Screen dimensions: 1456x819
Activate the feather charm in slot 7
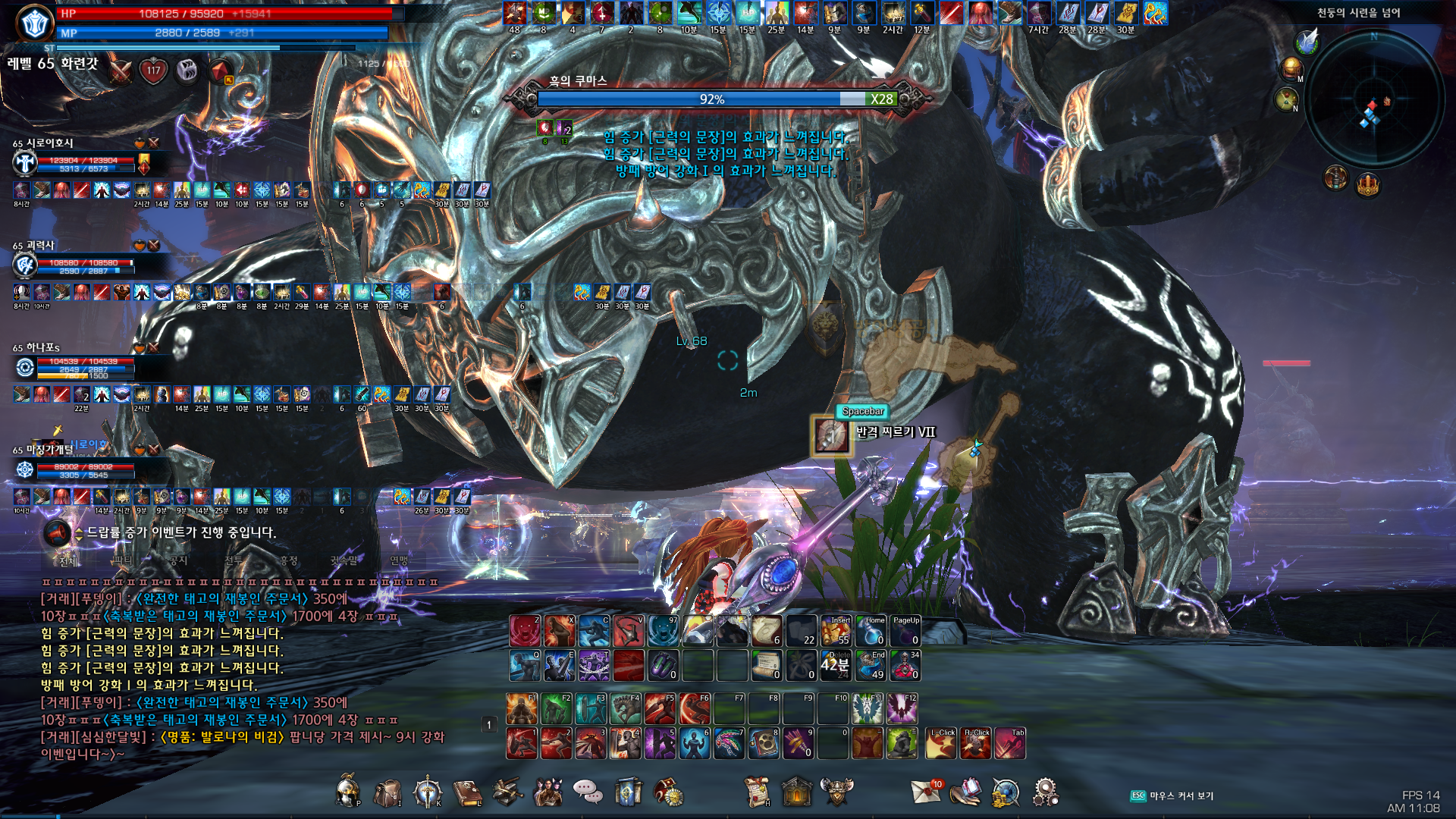click(729, 744)
